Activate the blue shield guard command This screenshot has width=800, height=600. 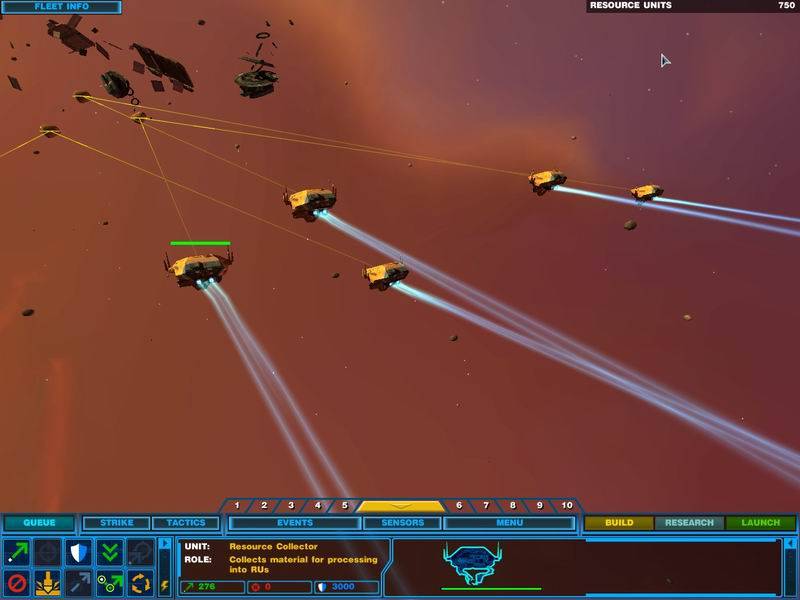79,552
